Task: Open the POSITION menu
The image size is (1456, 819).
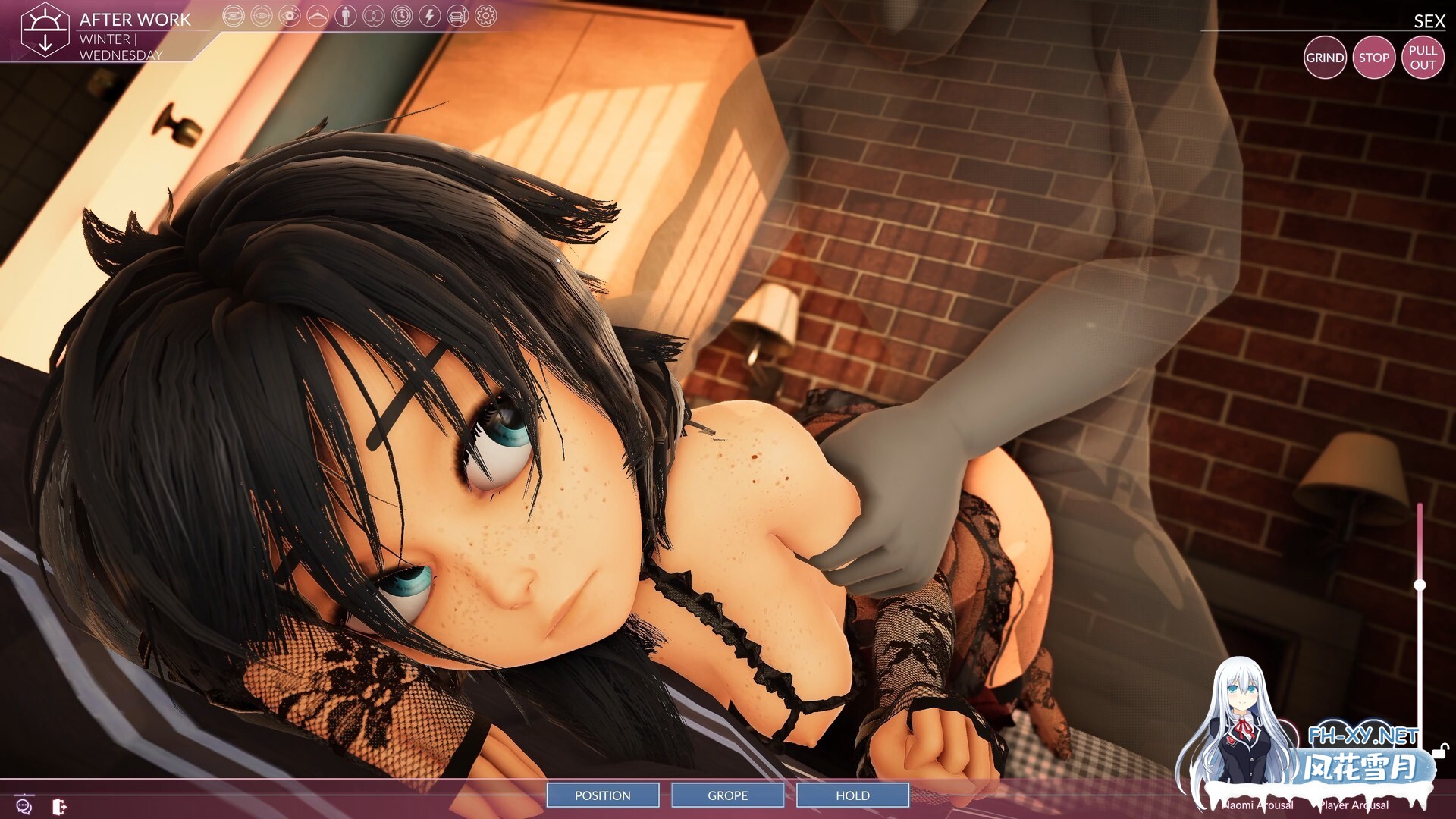Action: (603, 795)
